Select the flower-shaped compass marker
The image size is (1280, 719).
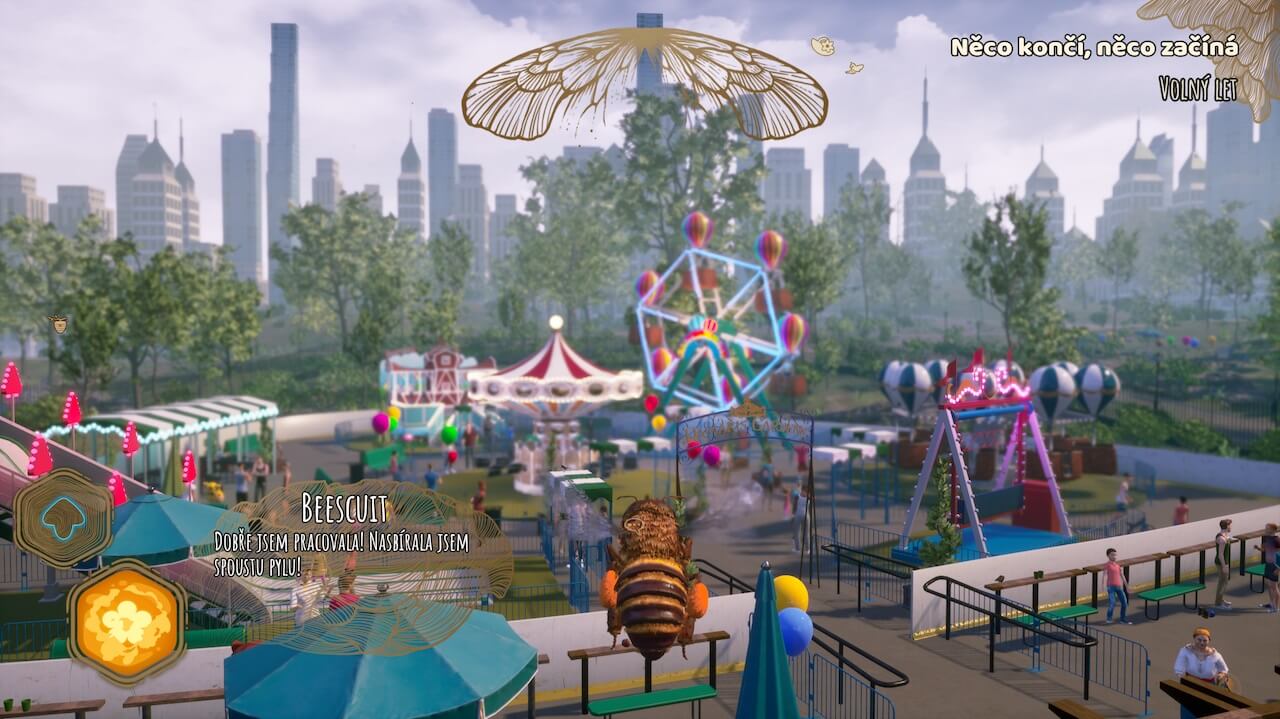coord(822,45)
